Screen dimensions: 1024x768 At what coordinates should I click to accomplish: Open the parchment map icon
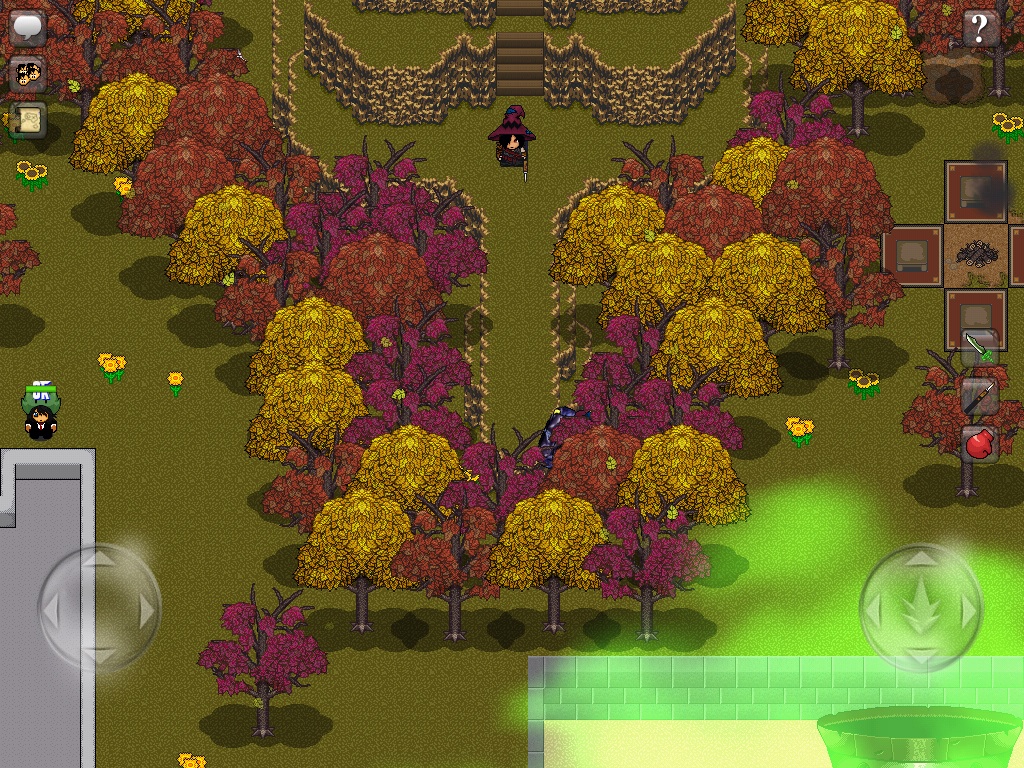click(28, 120)
